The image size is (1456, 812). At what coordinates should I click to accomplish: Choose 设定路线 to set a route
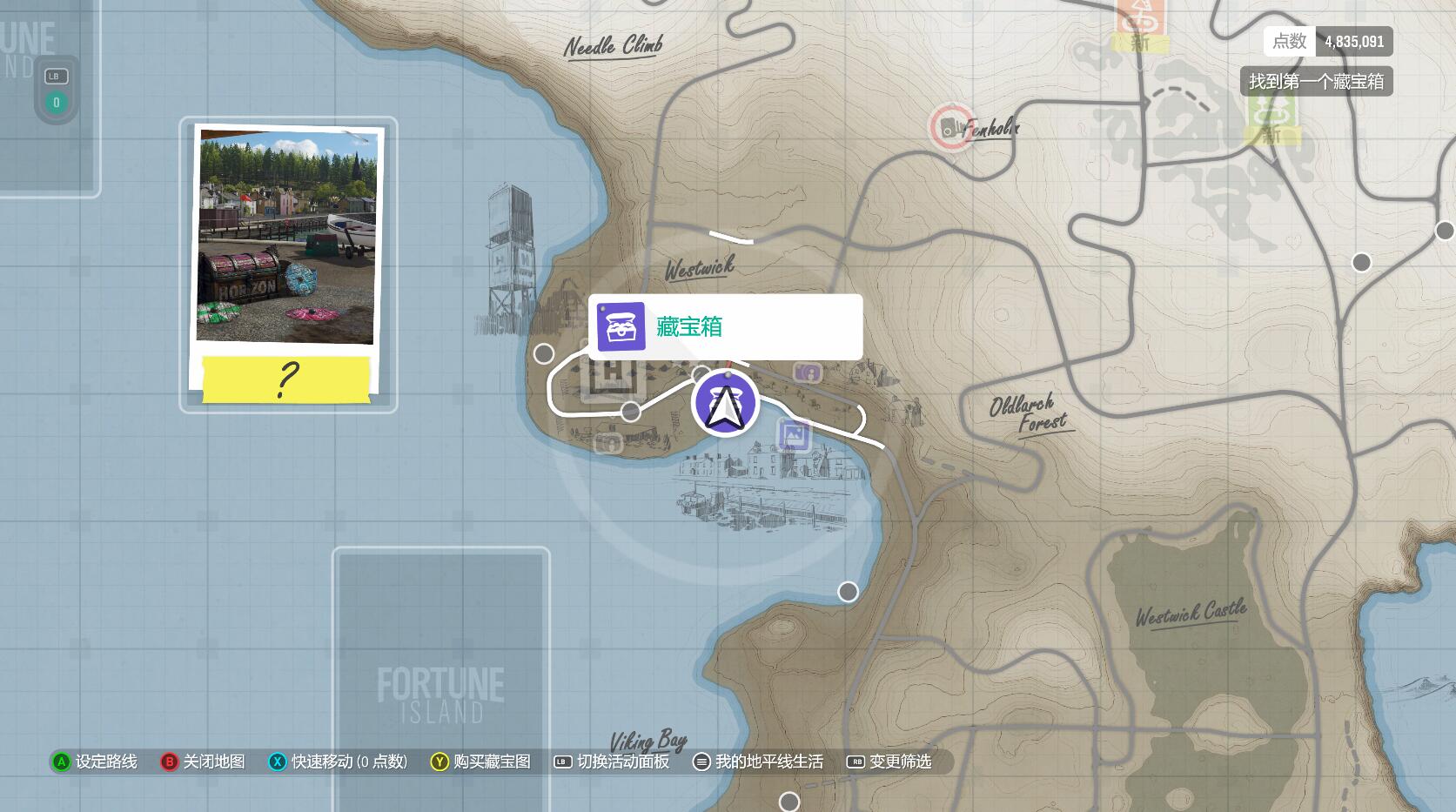95,762
